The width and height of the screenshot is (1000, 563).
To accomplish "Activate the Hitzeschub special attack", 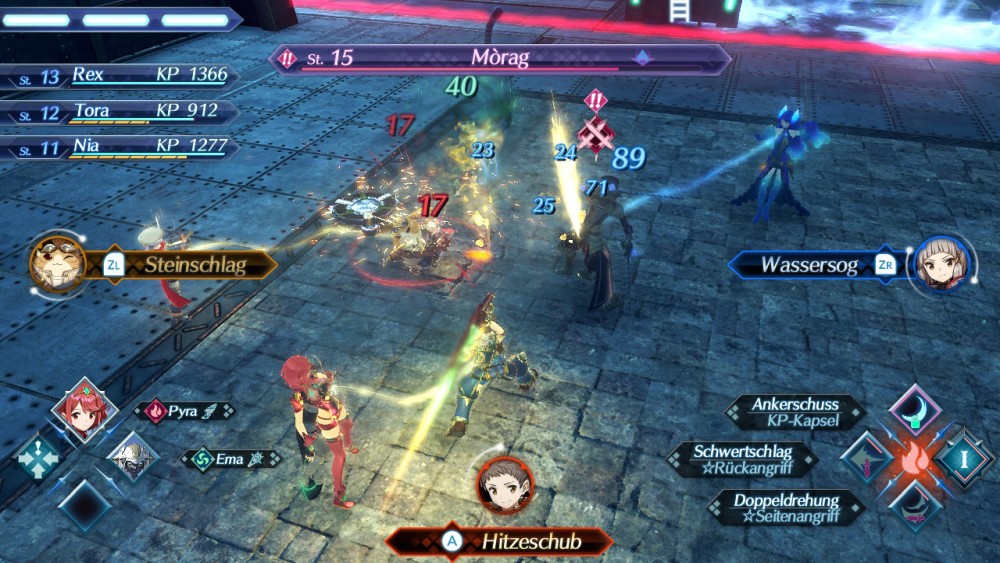I will (x=500, y=541).
